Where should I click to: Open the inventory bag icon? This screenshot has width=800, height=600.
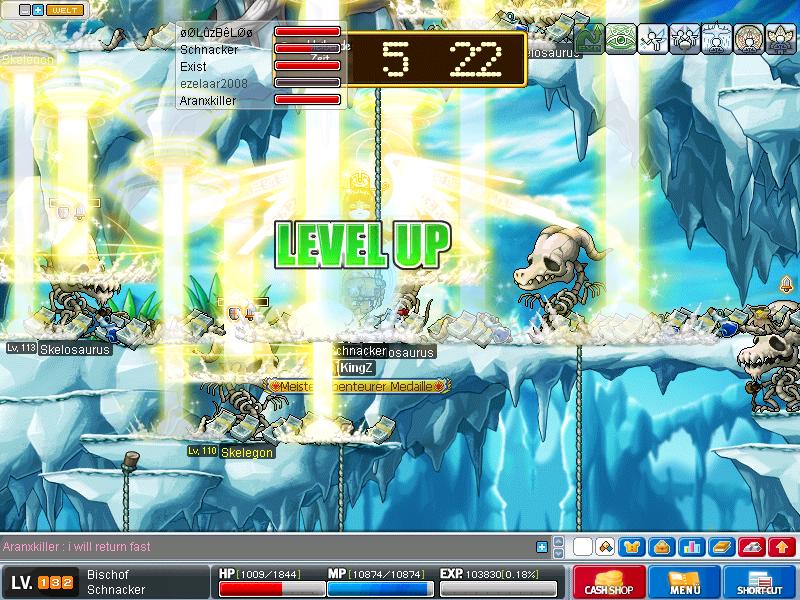pos(661,547)
